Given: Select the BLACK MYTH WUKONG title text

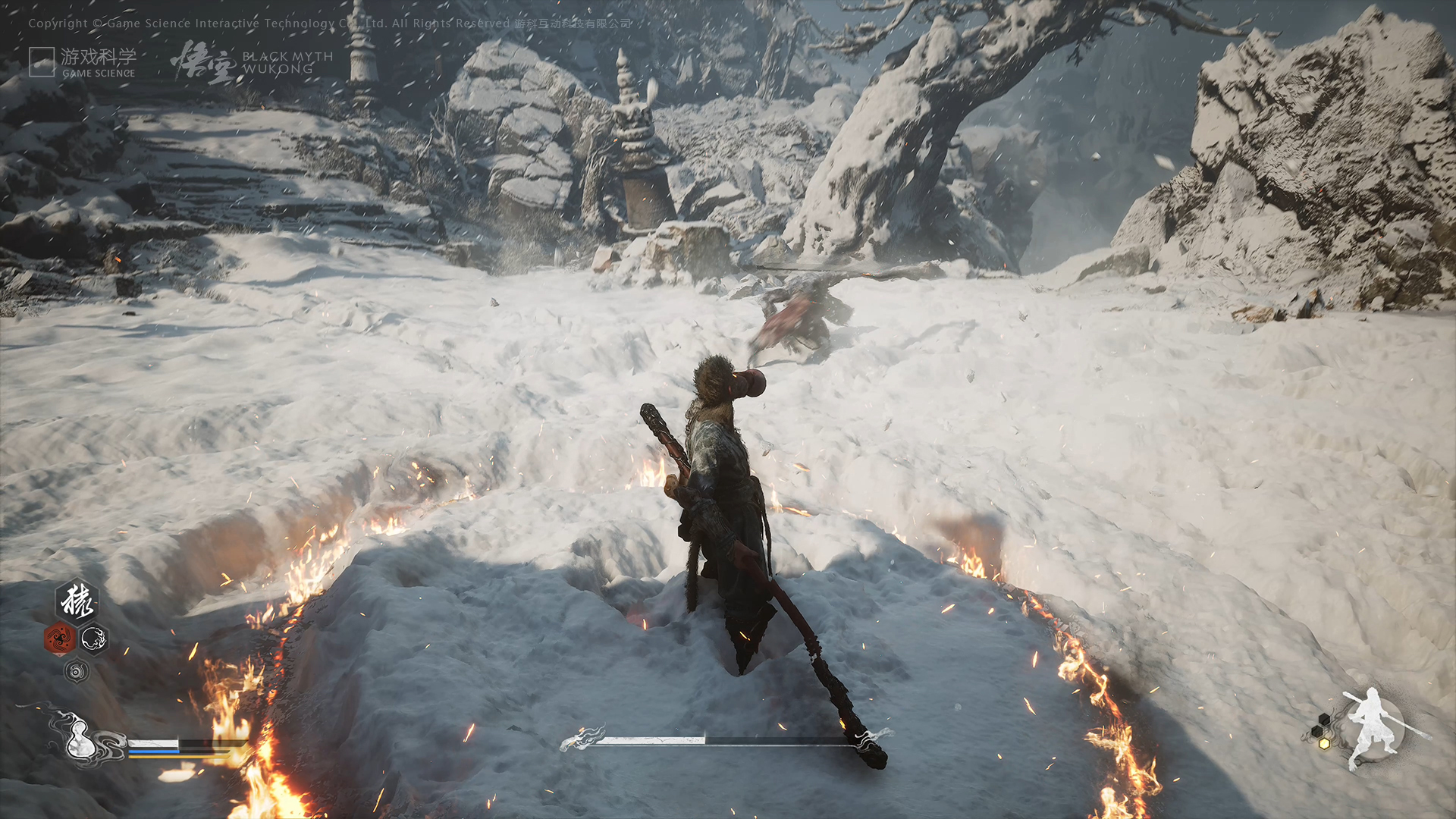Looking at the screenshot, I should [288, 62].
